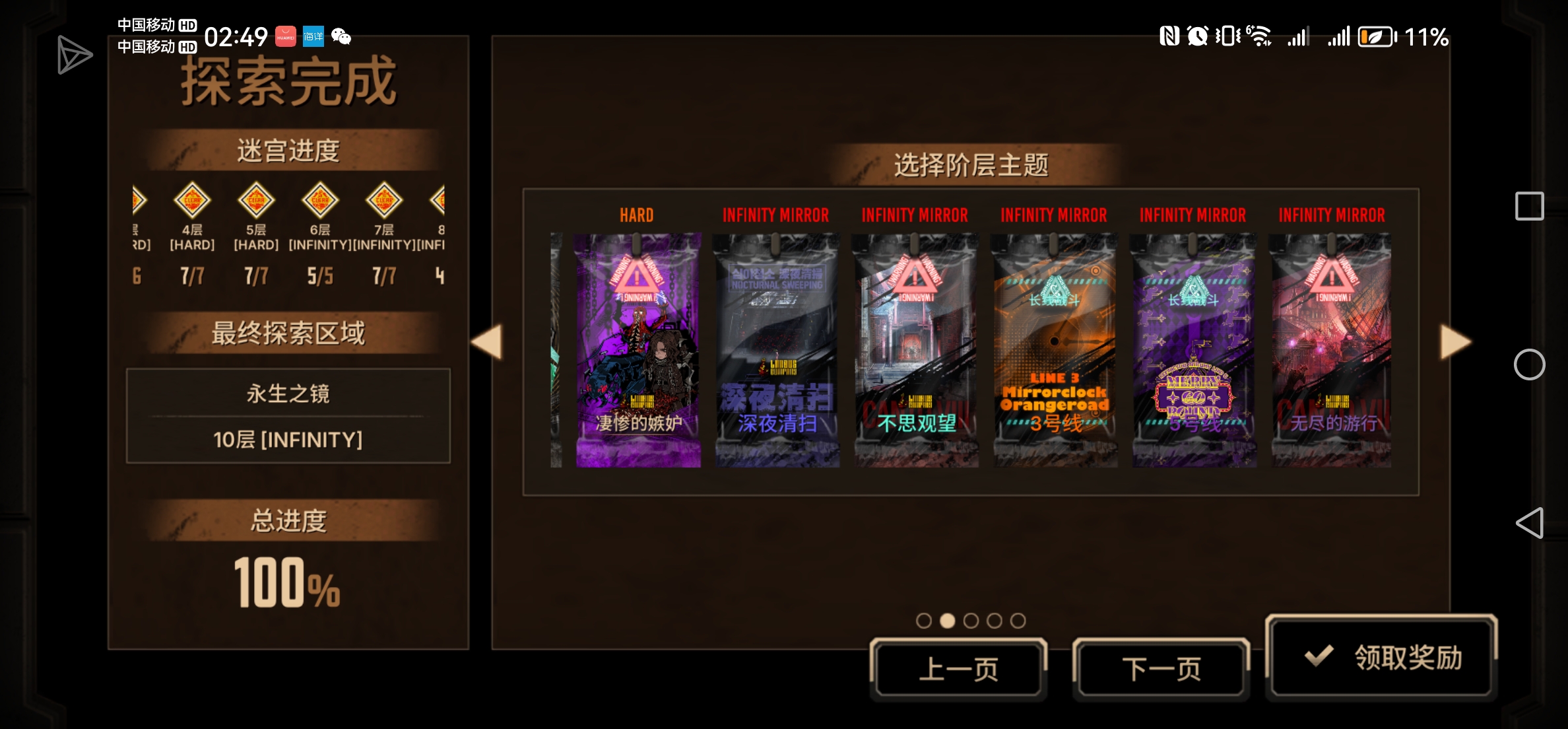Choose the 深夜清扫 theme pack

(x=777, y=350)
